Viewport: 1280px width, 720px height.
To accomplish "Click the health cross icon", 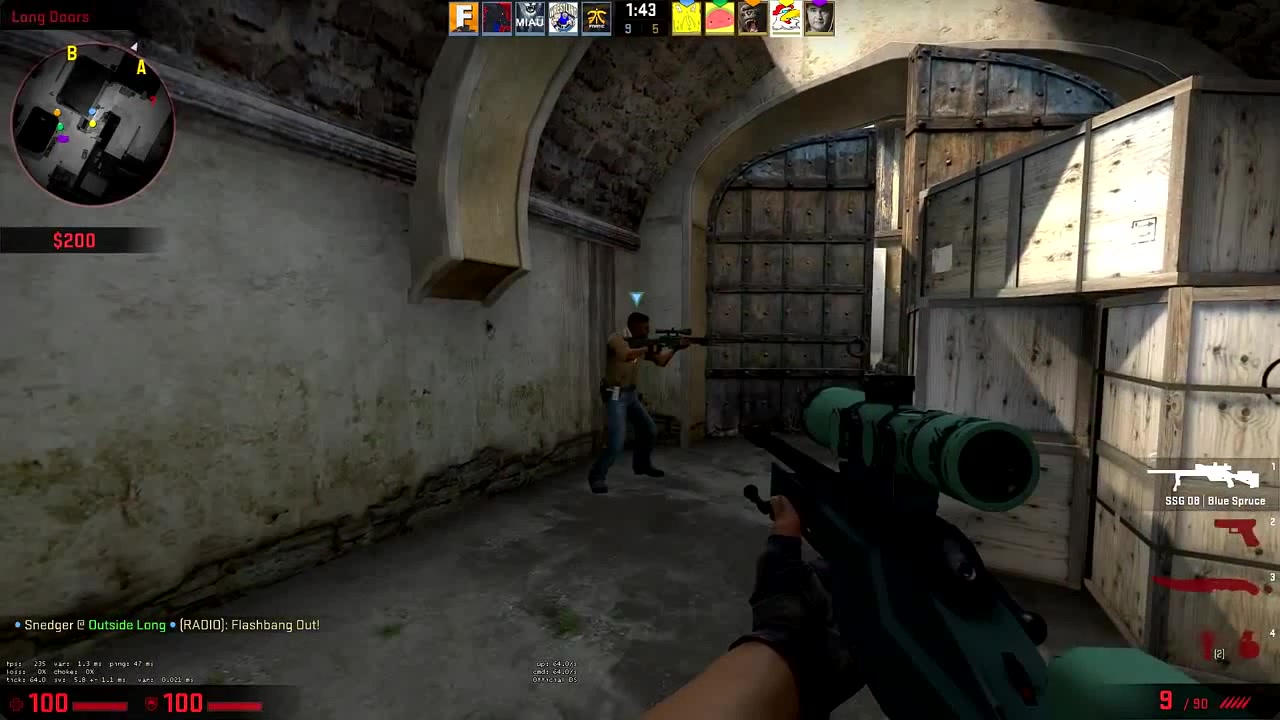I will click(x=17, y=702).
